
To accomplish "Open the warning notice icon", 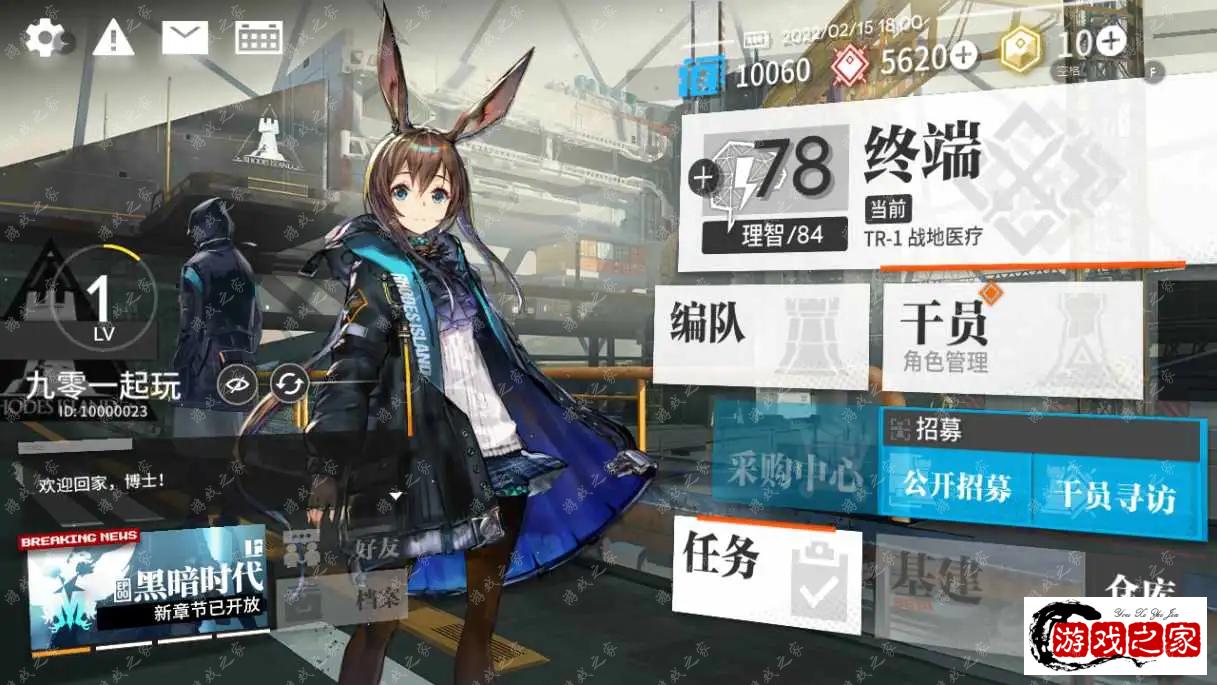I will (113, 38).
